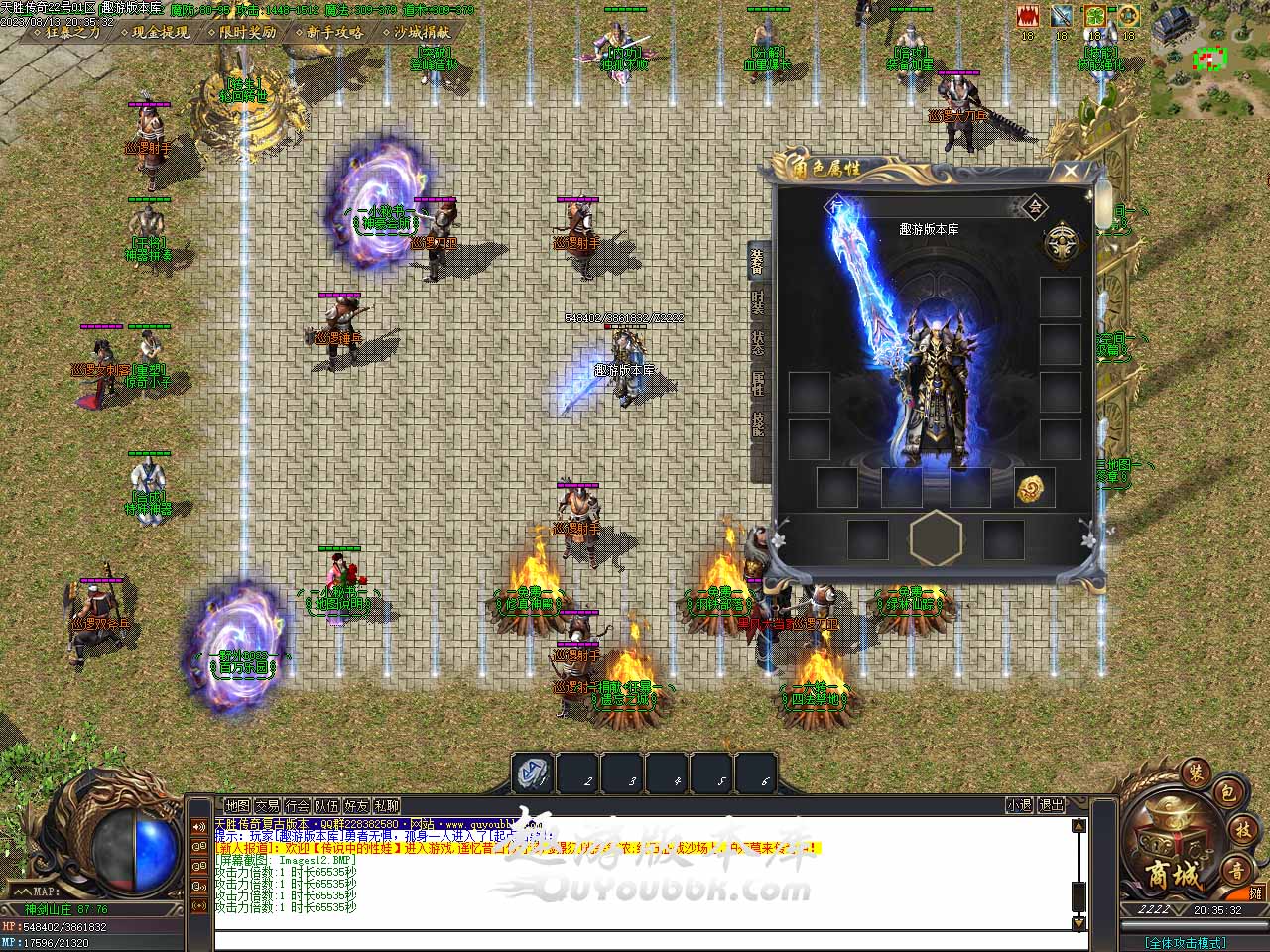Select the golden charm equipment slot
This screenshot has height=952, width=1270.
tap(1033, 488)
